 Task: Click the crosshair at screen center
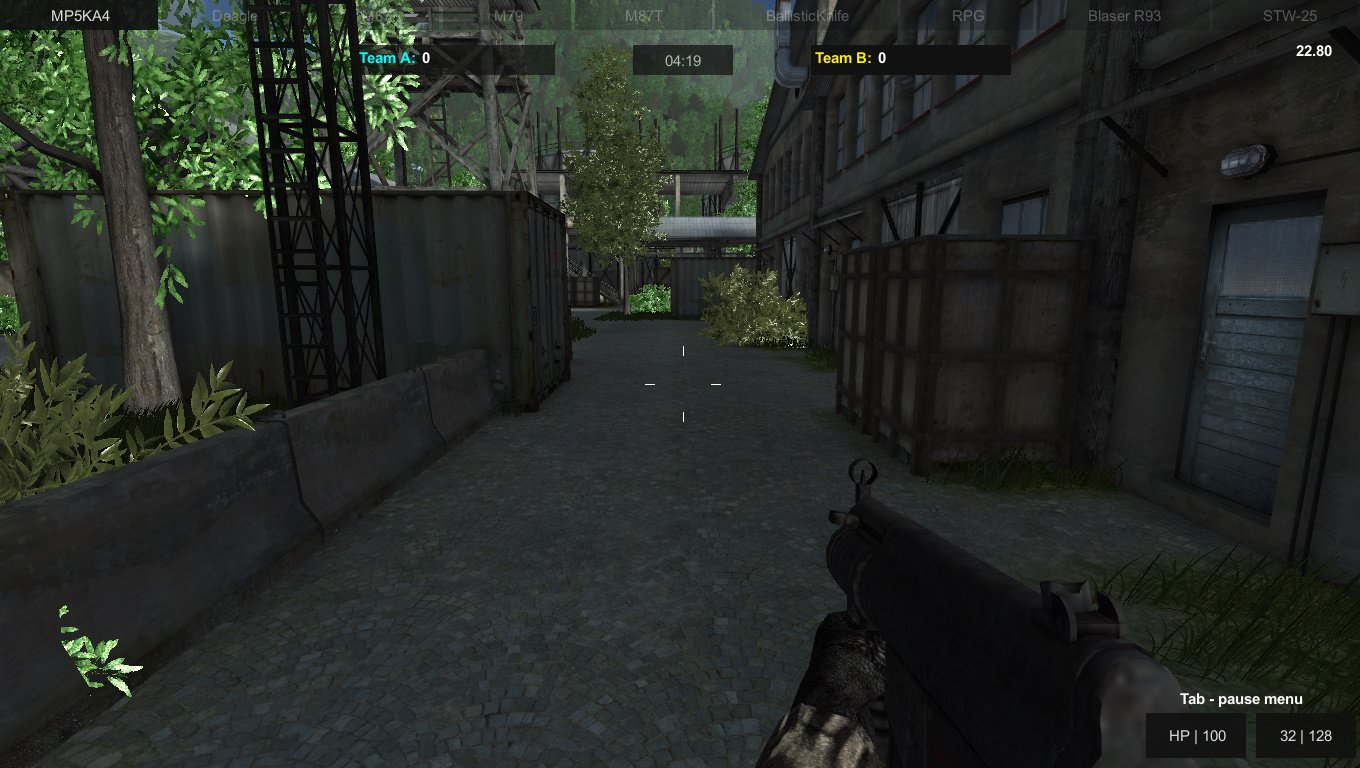683,384
